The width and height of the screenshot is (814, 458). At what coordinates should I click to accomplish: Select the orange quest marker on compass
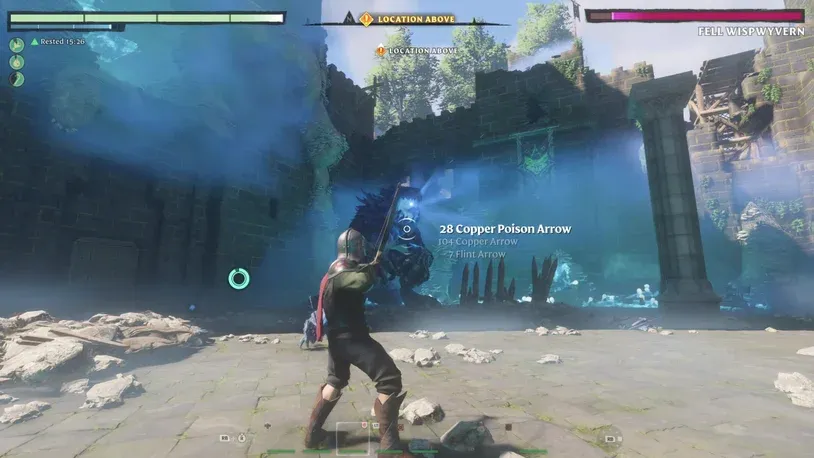click(366, 19)
